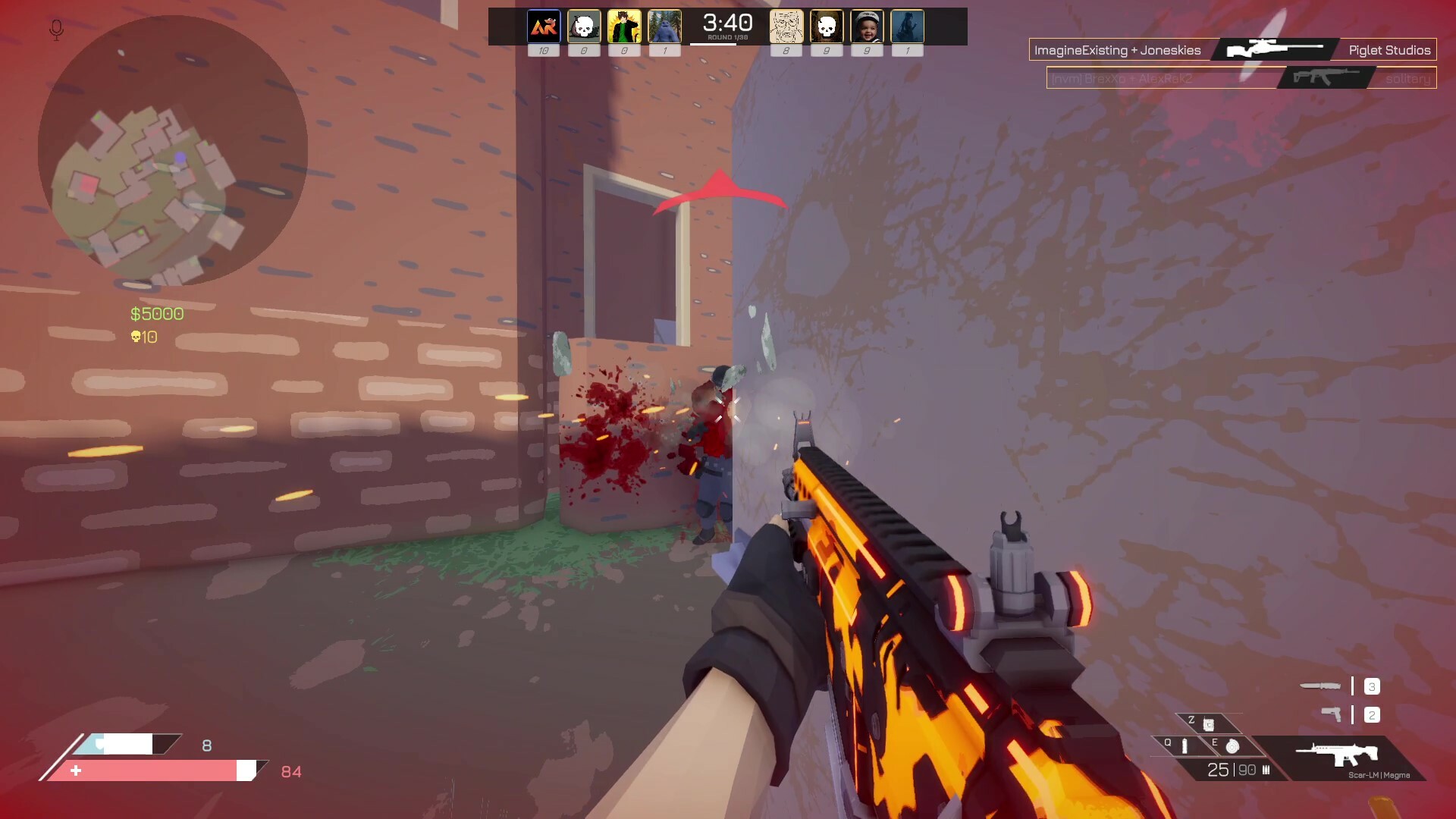
Task: Click the molotov icon bound to Q
Action: (1185, 748)
